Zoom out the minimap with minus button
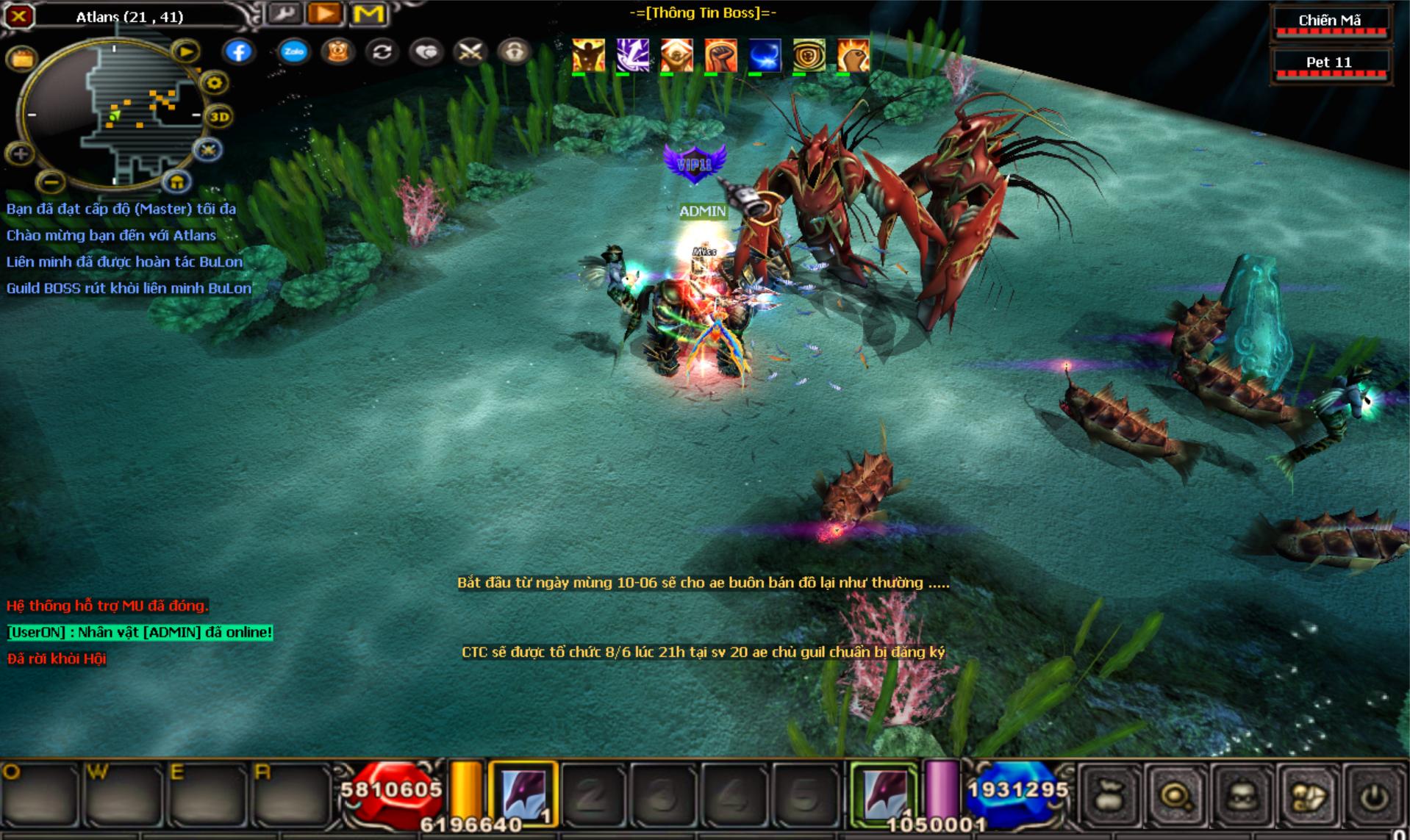The image size is (1410, 840). click(x=50, y=180)
